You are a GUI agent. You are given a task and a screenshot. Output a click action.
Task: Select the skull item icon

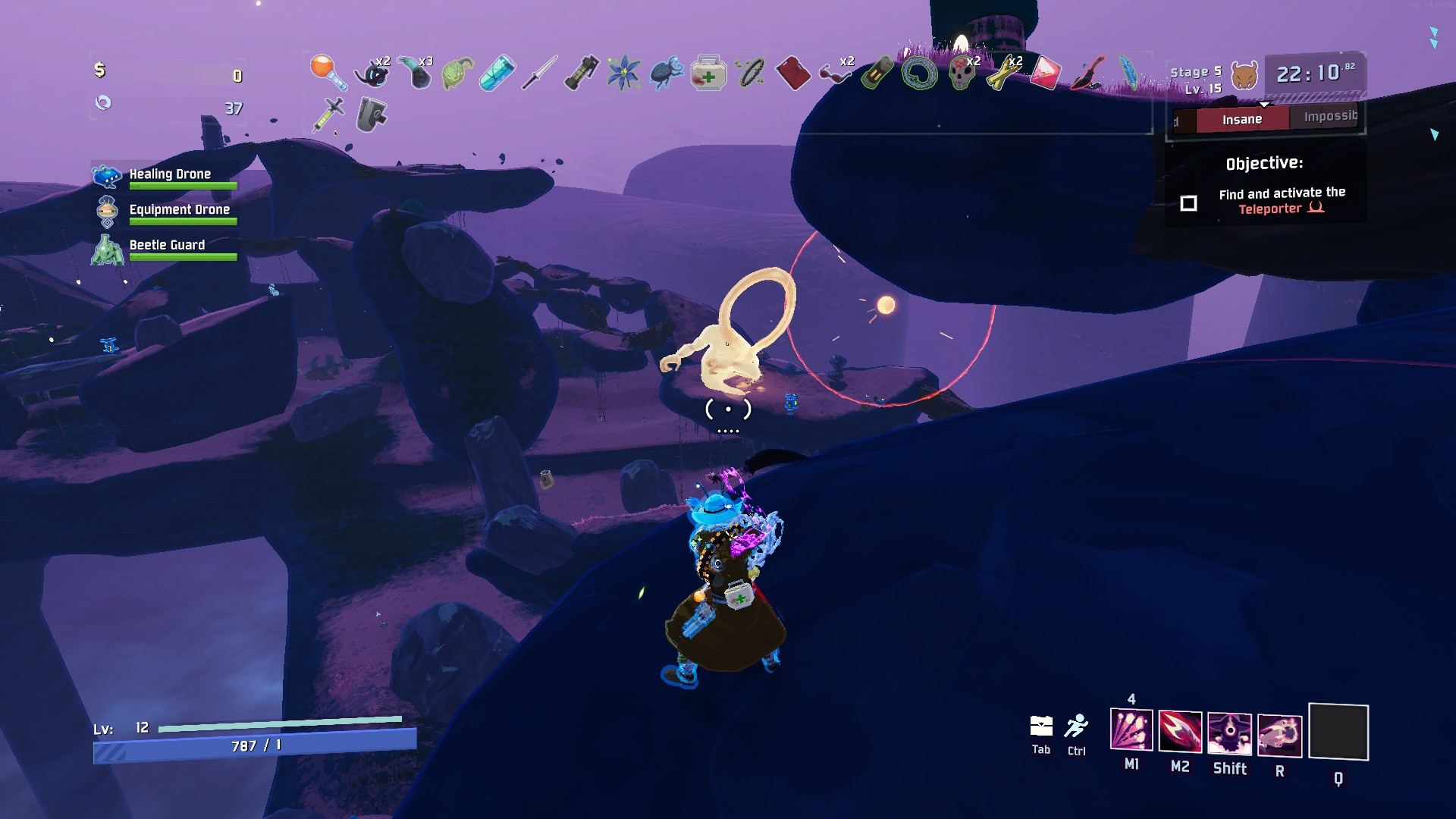[962, 74]
